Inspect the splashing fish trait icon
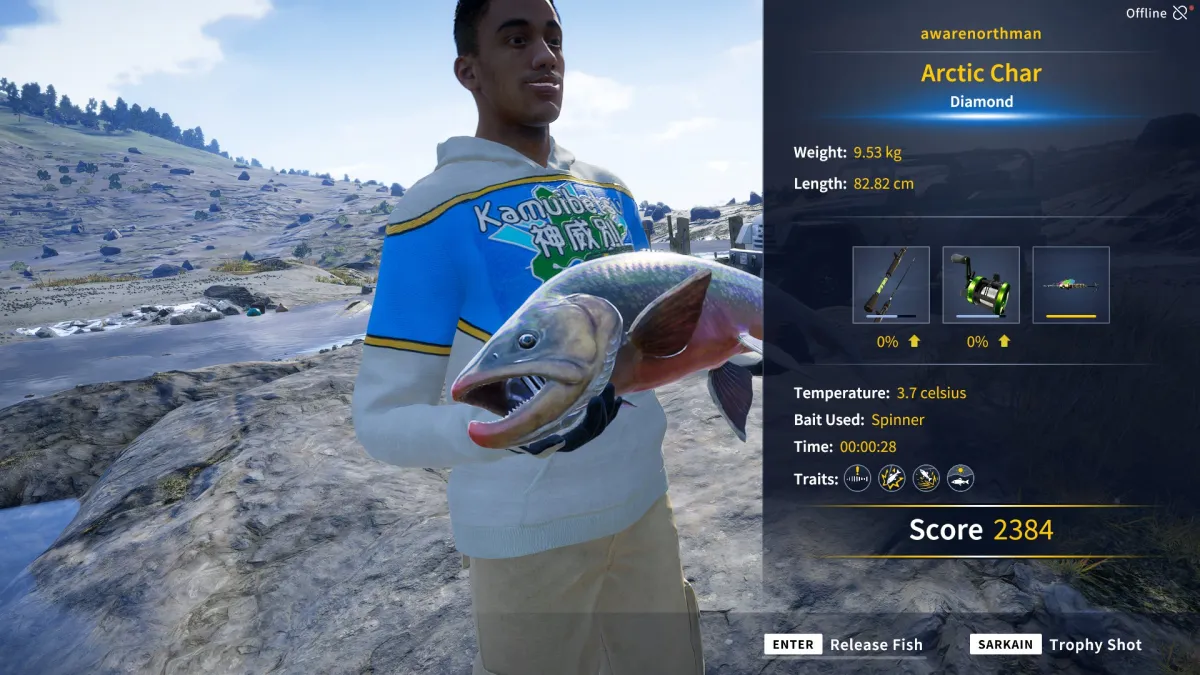The image size is (1200, 675). (x=926, y=479)
